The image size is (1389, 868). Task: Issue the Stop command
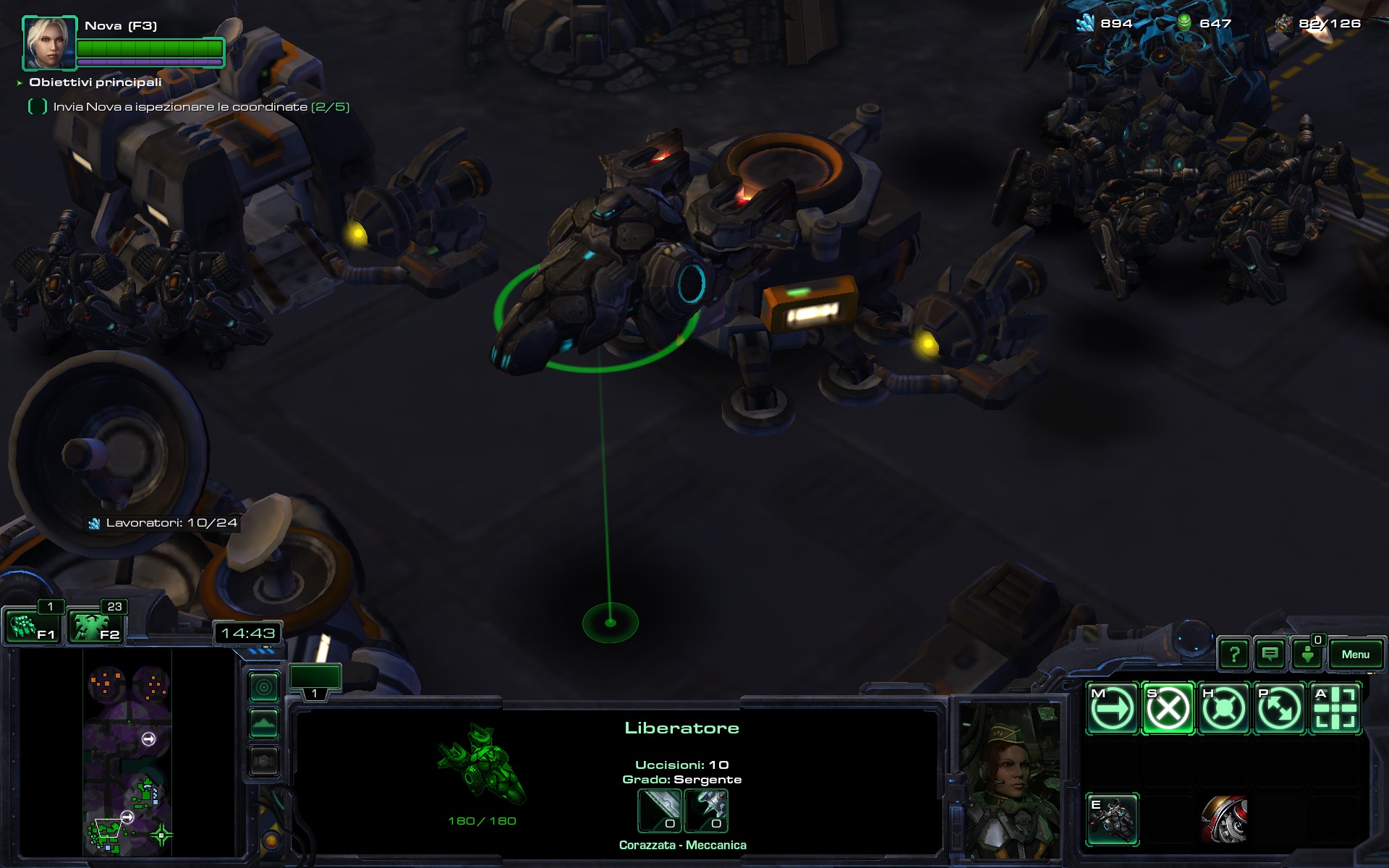pyautogui.click(x=1168, y=709)
